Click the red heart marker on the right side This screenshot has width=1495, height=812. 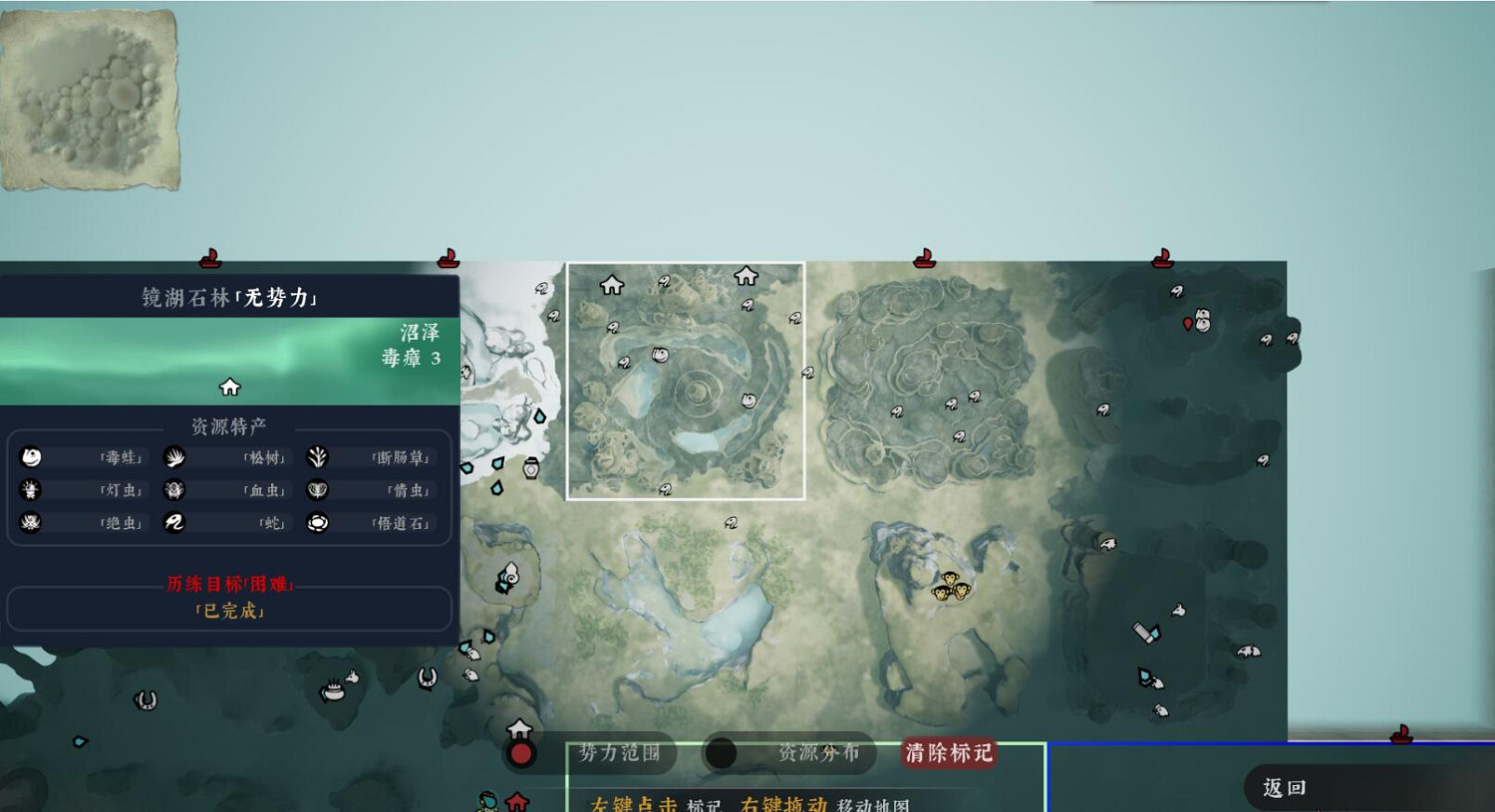coord(1187,324)
